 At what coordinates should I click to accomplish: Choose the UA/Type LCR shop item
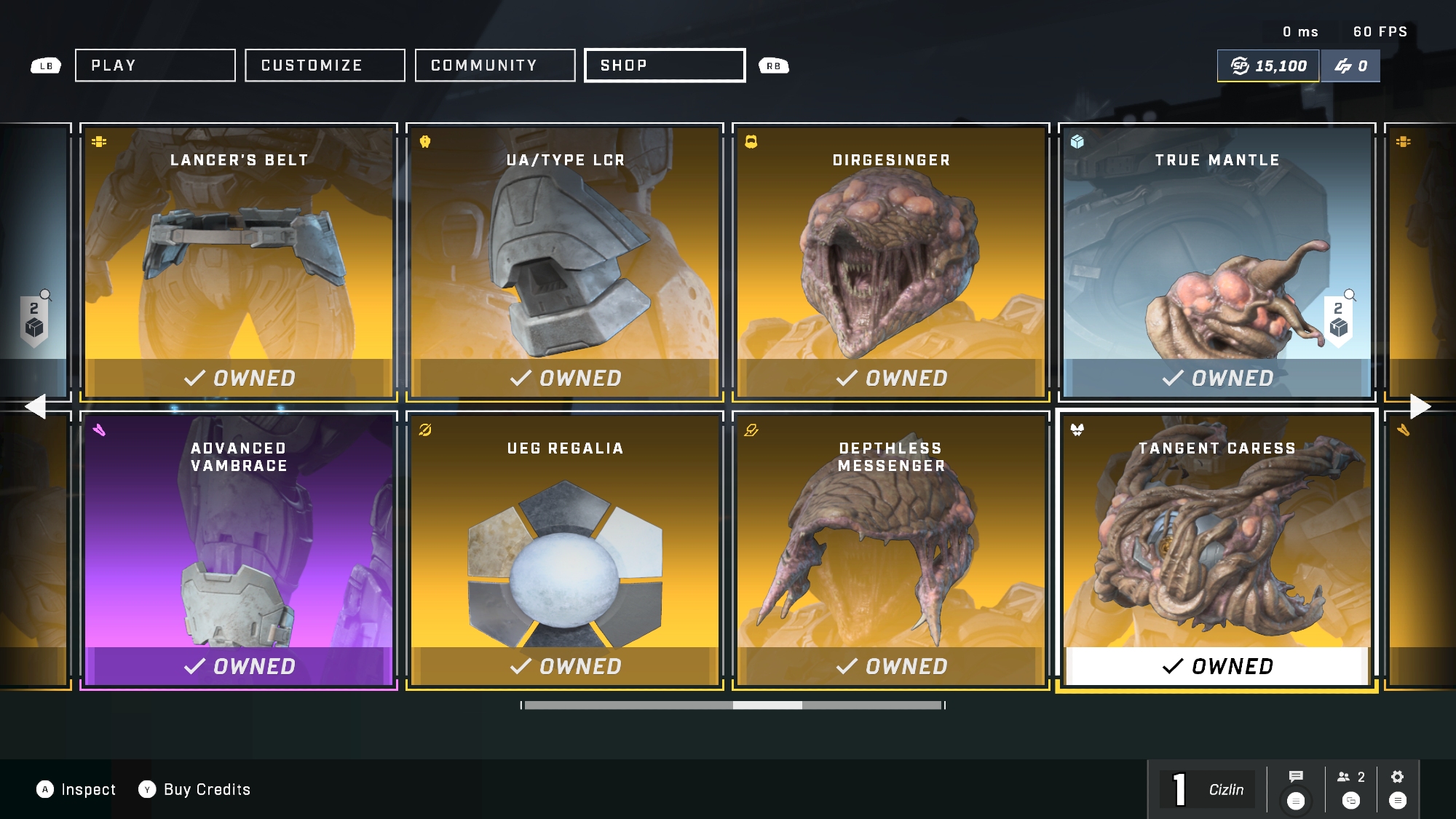point(565,262)
